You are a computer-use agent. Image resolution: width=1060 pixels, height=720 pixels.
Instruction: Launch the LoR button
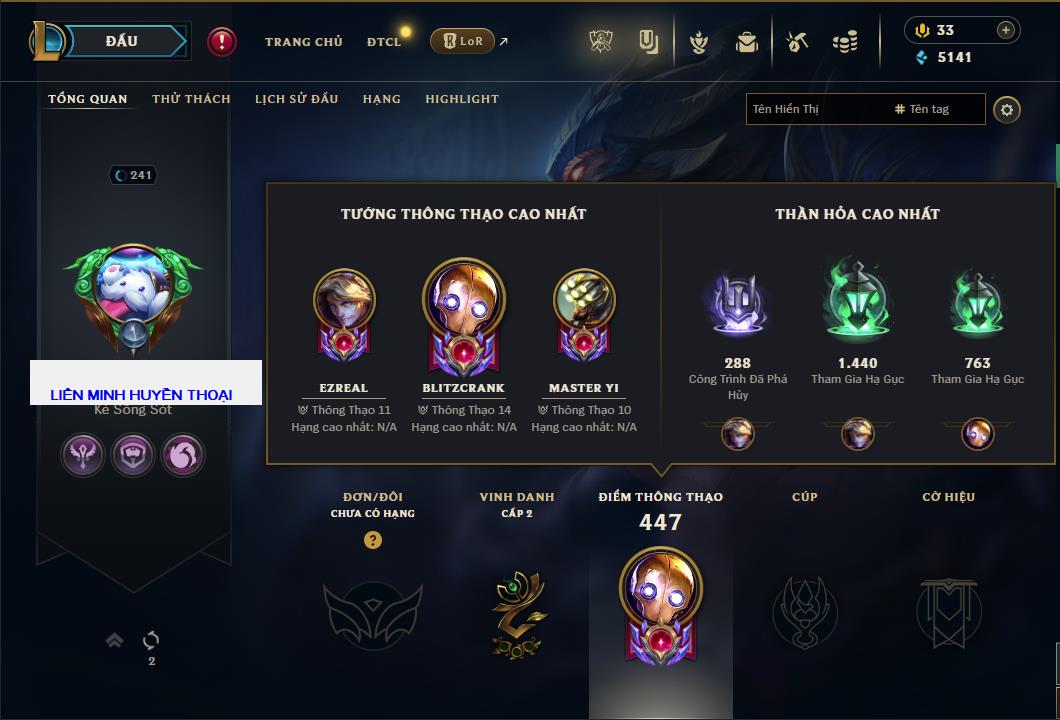tap(462, 41)
